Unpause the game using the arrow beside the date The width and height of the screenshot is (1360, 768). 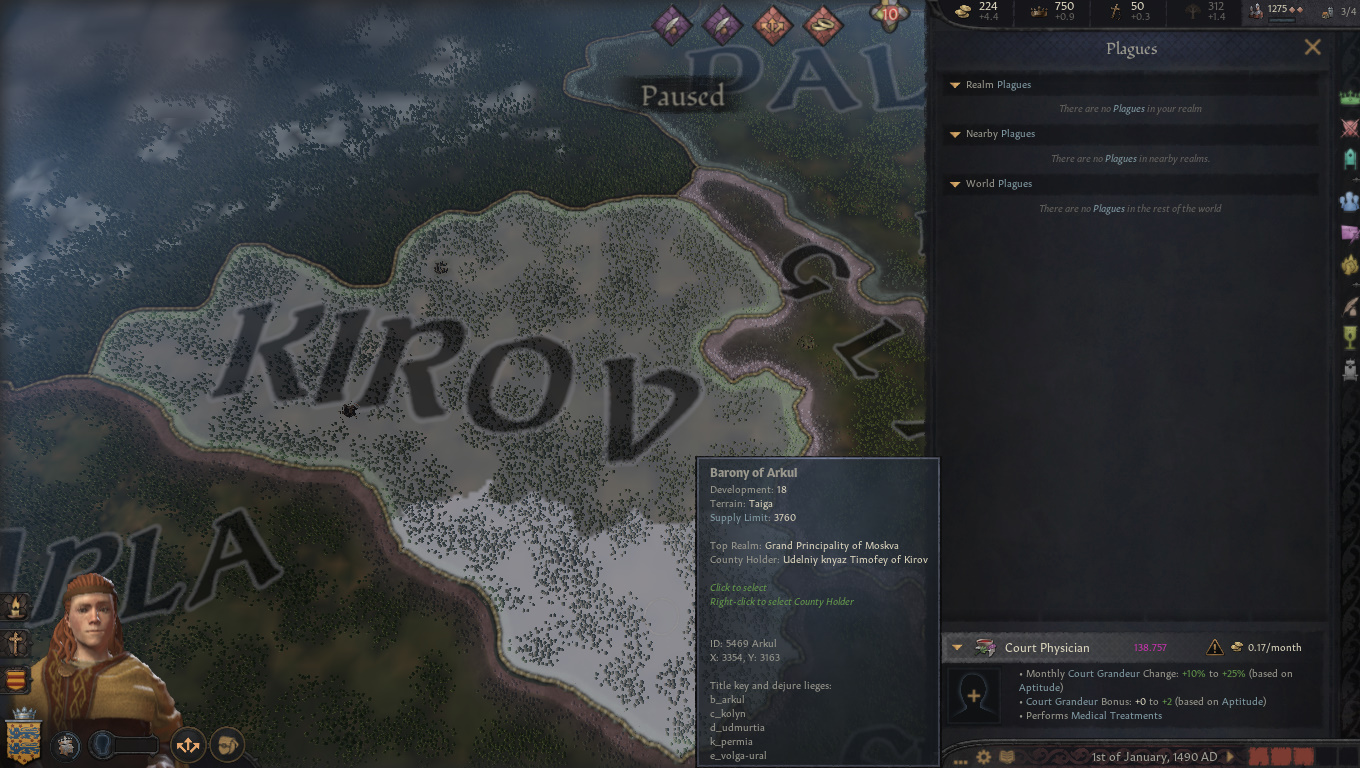tap(1230, 757)
